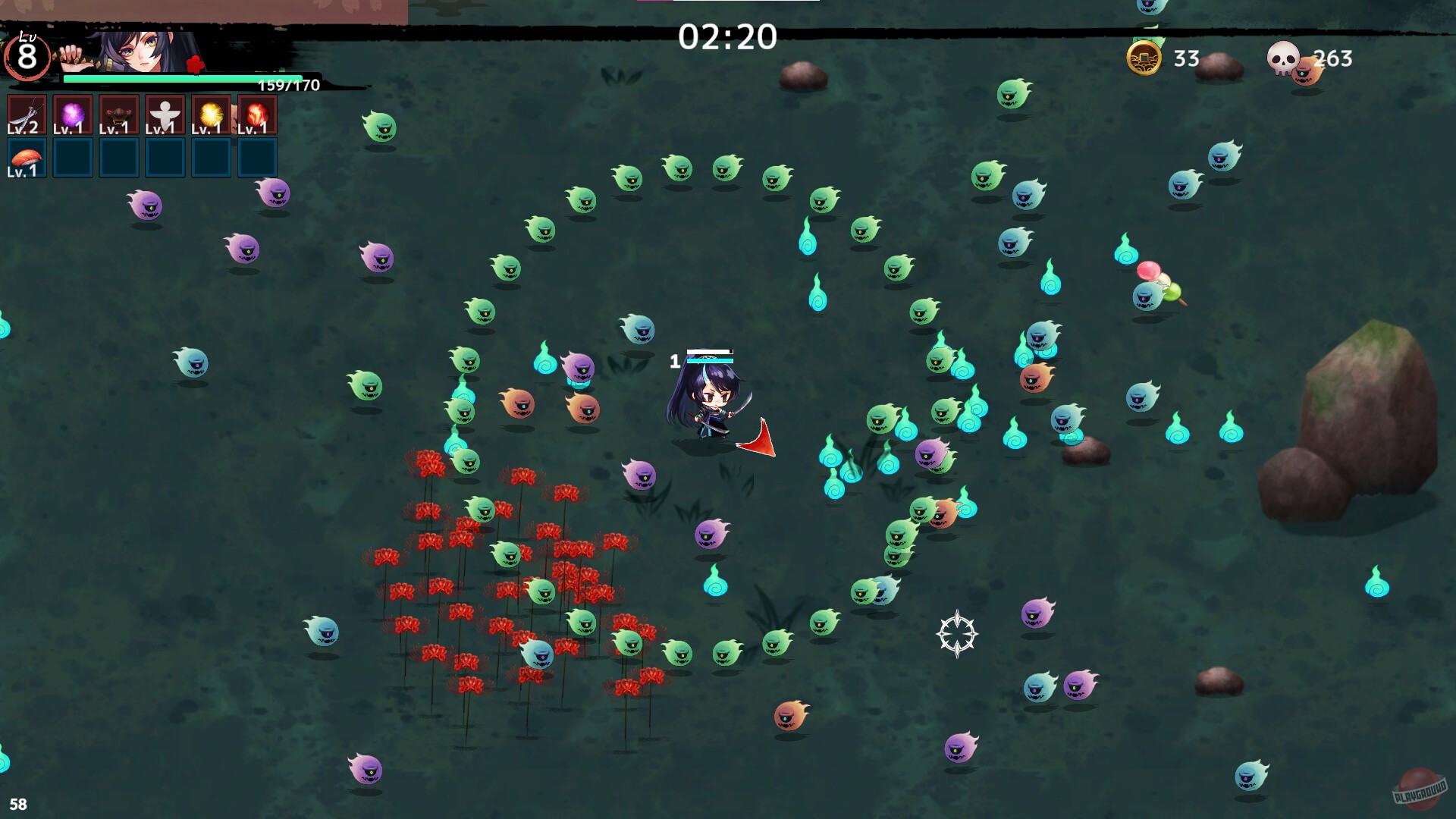Screen dimensions: 1456x819
Task: Select the red fire orb skill icon
Action: (256, 114)
